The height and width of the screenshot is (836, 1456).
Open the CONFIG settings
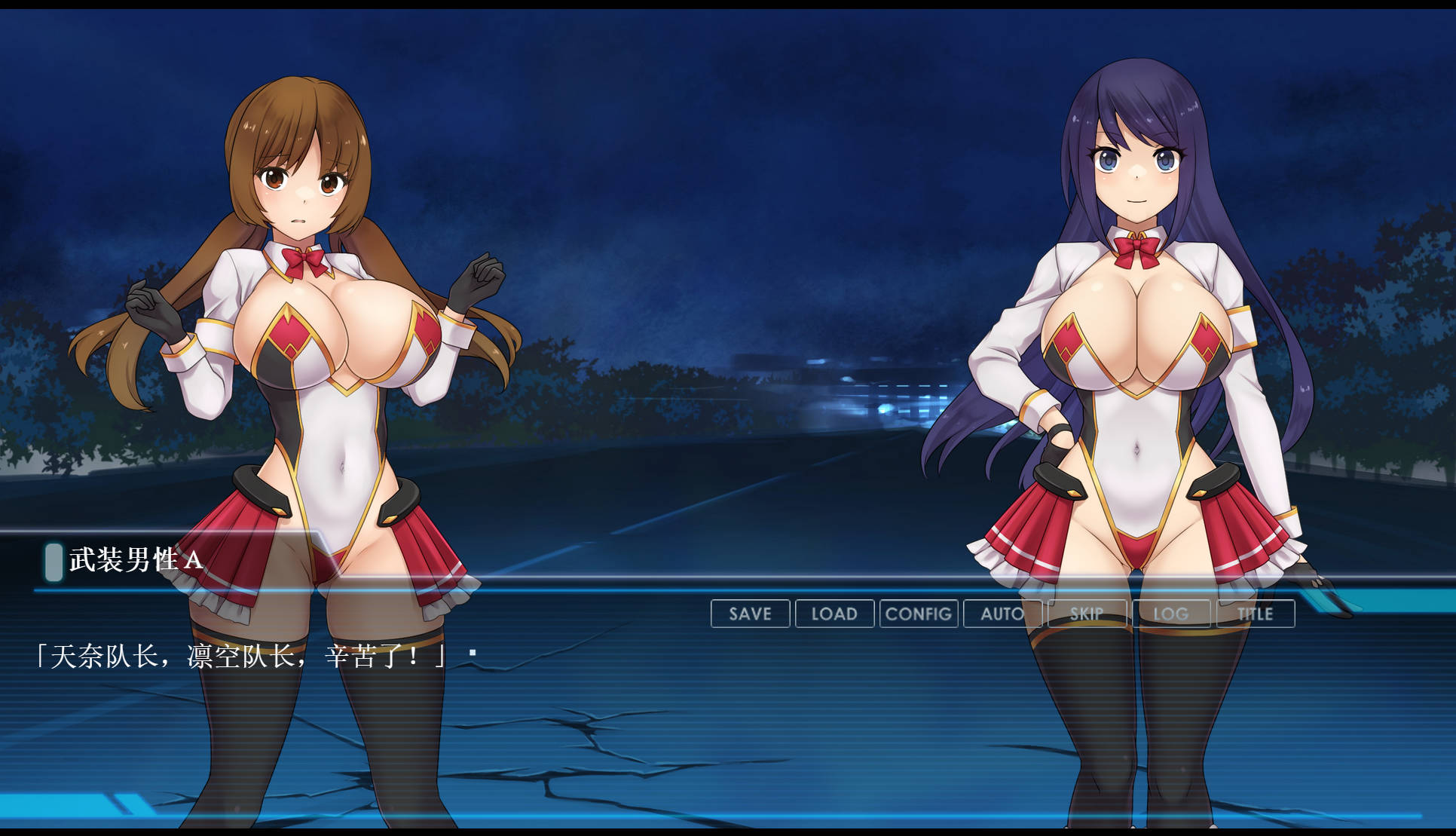click(x=919, y=614)
